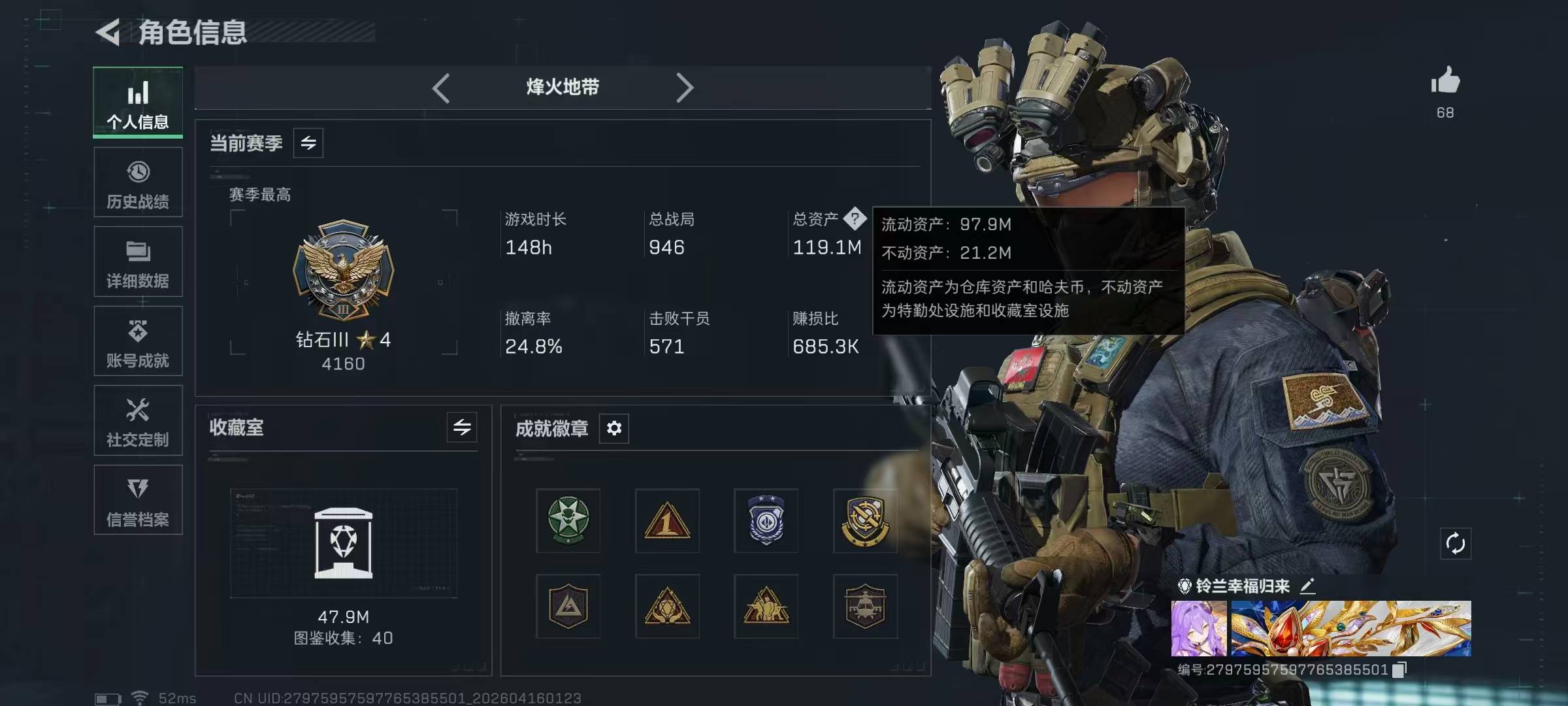Image resolution: width=1568 pixels, height=706 pixels.
Task: Switch the 收藏室 panel view
Action: pos(462,428)
